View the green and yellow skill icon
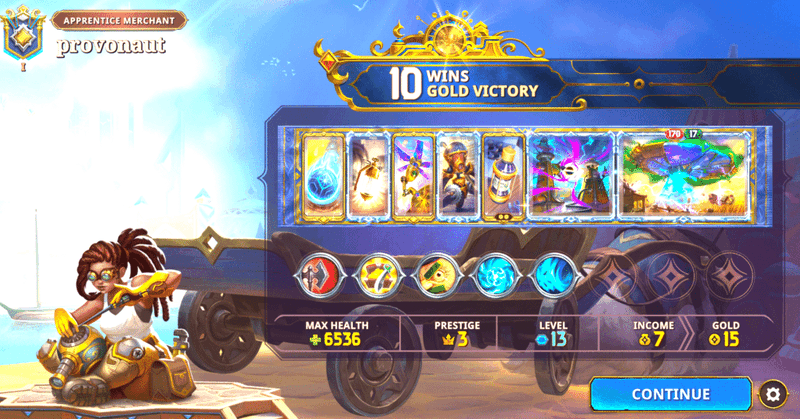Image resolution: width=800 pixels, height=419 pixels. coord(436,274)
